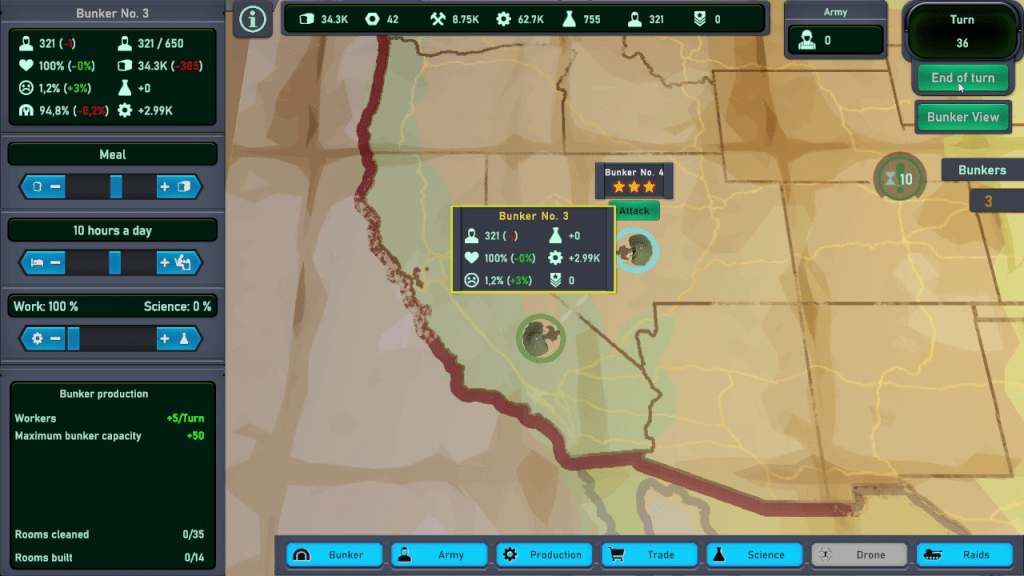This screenshot has width=1024, height=576.
Task: End the current turn
Action: (962, 78)
